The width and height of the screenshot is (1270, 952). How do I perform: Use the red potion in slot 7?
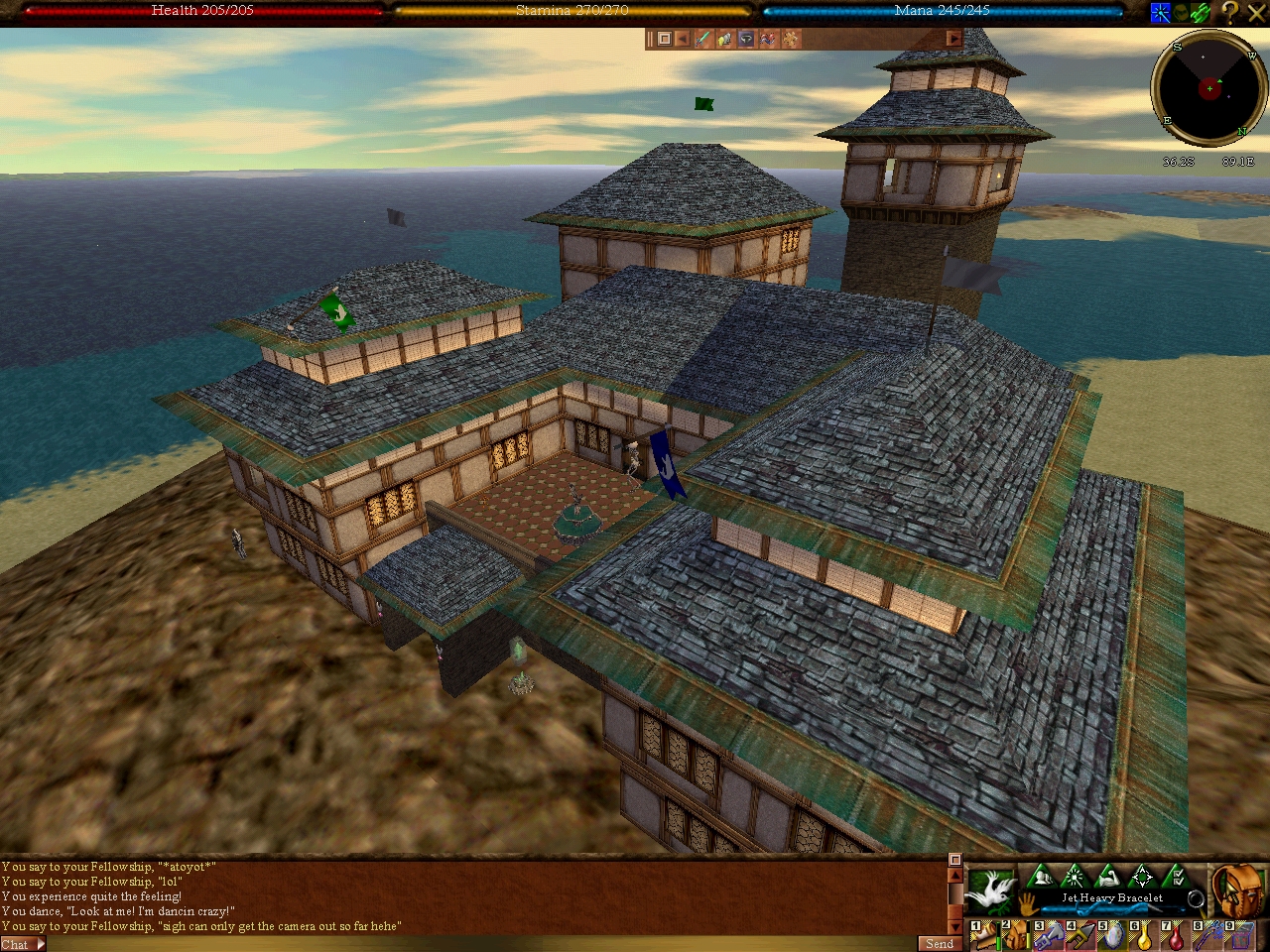(x=1176, y=934)
